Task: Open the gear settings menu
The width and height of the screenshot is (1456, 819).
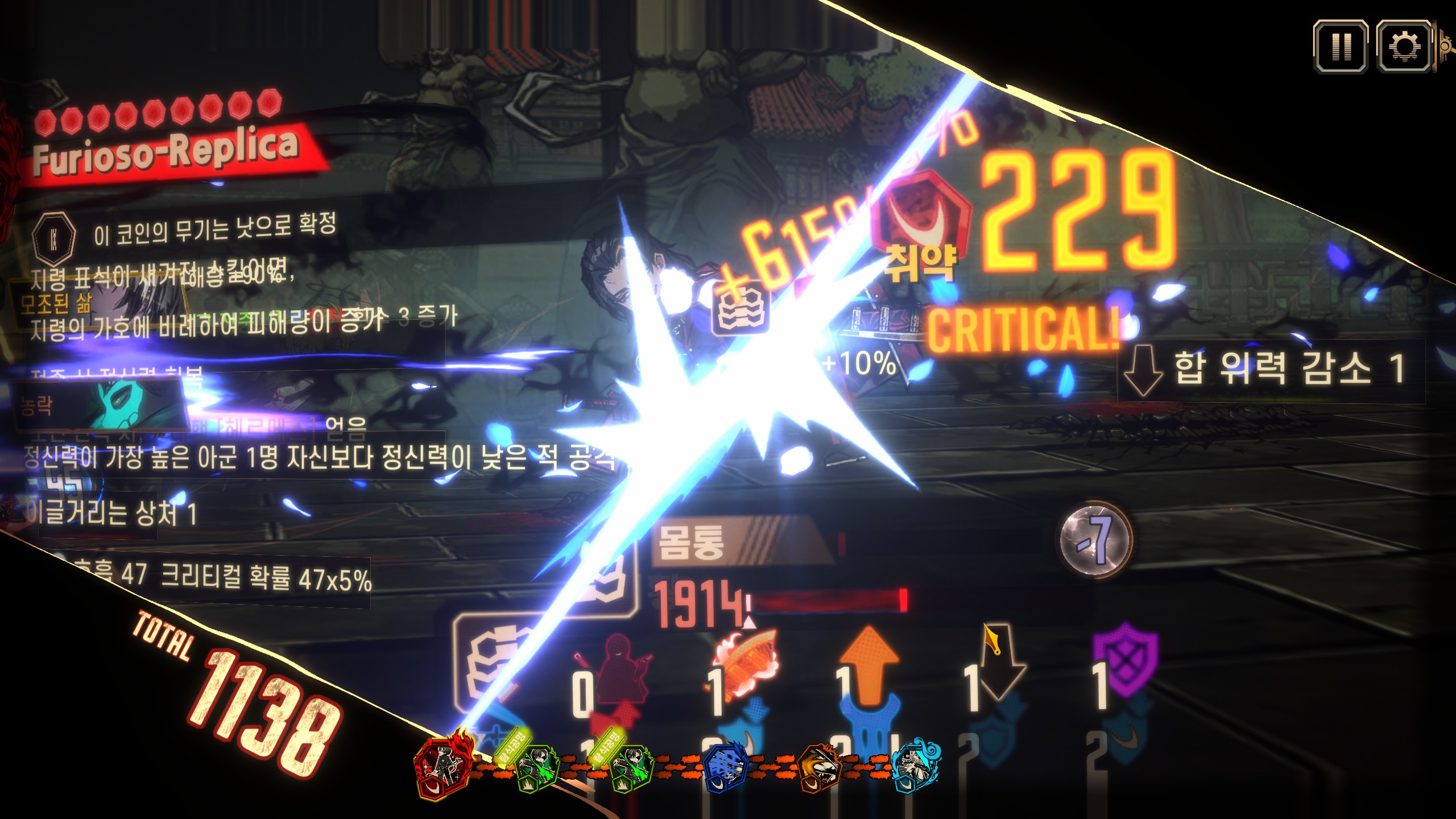Action: click(x=1403, y=47)
